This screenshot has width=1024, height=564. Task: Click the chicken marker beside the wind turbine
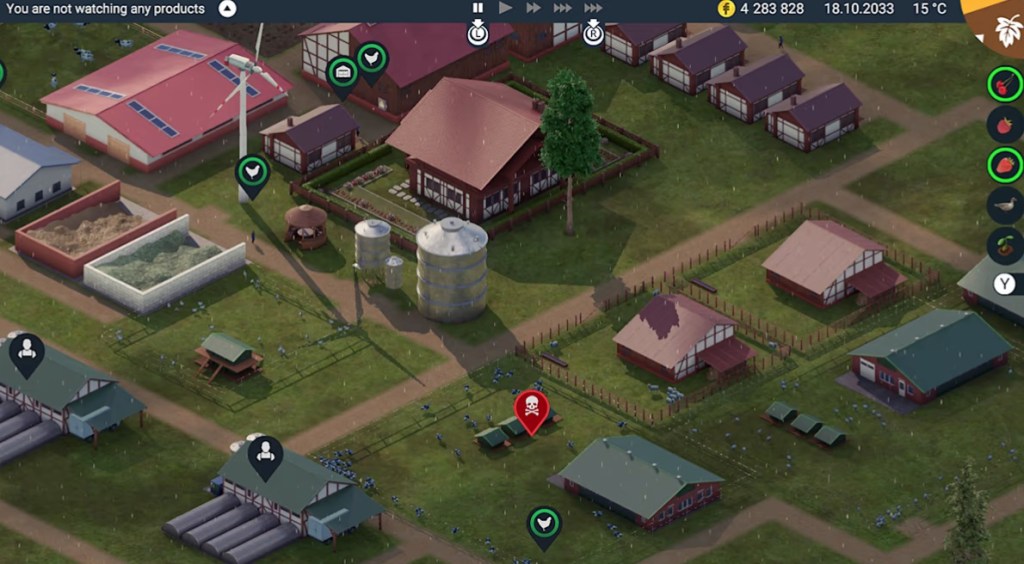click(252, 173)
